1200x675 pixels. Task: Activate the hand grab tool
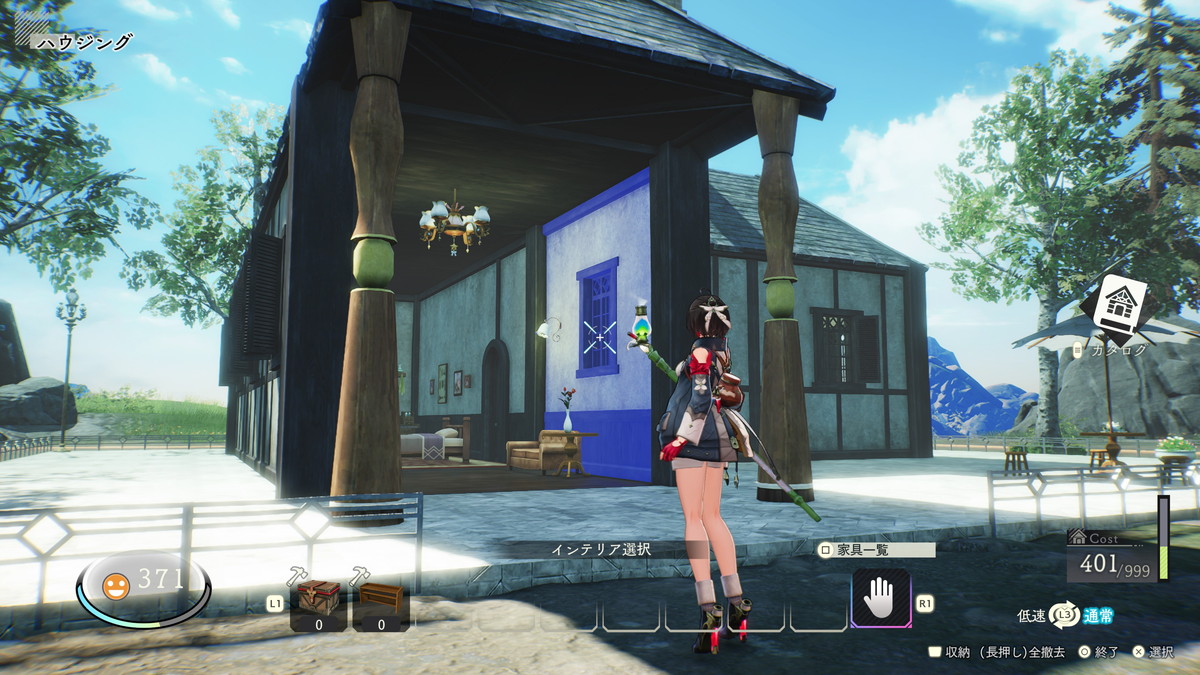[x=881, y=599]
